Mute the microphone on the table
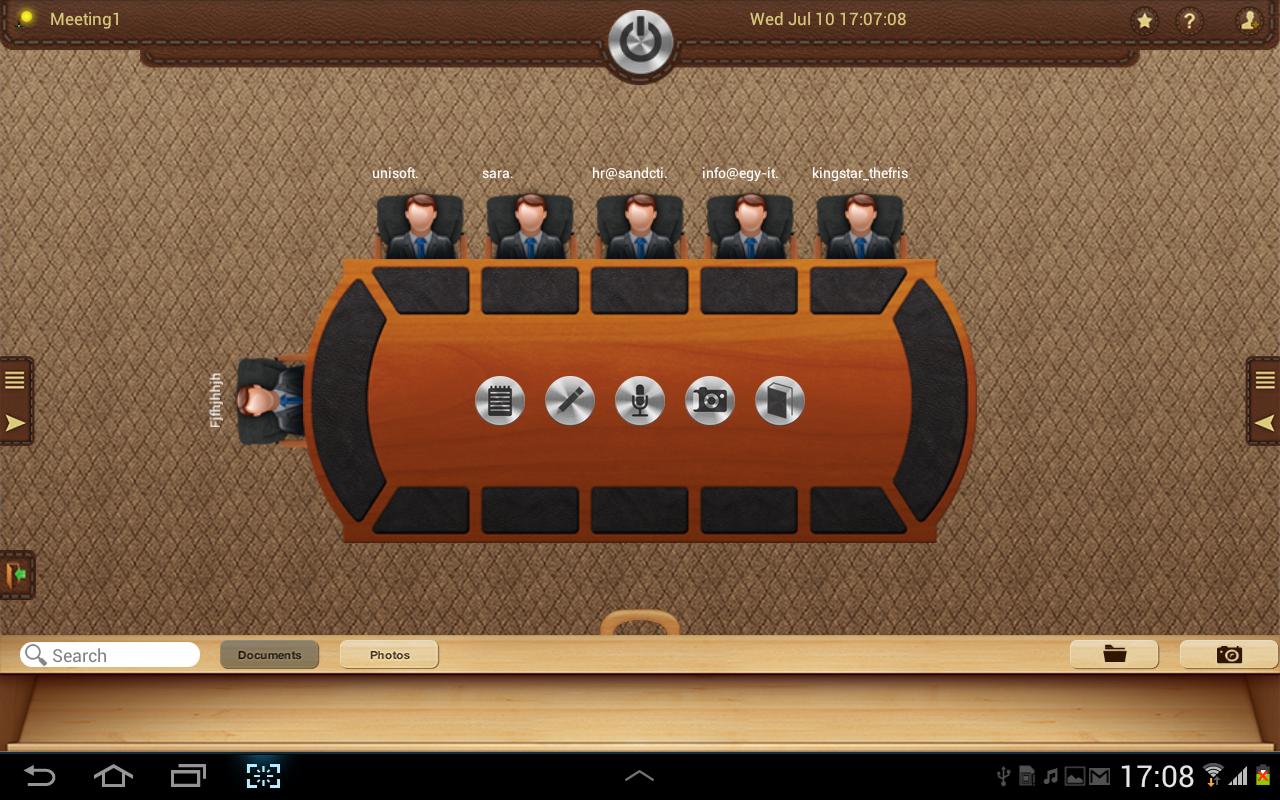The width and height of the screenshot is (1280, 800). tap(640, 400)
